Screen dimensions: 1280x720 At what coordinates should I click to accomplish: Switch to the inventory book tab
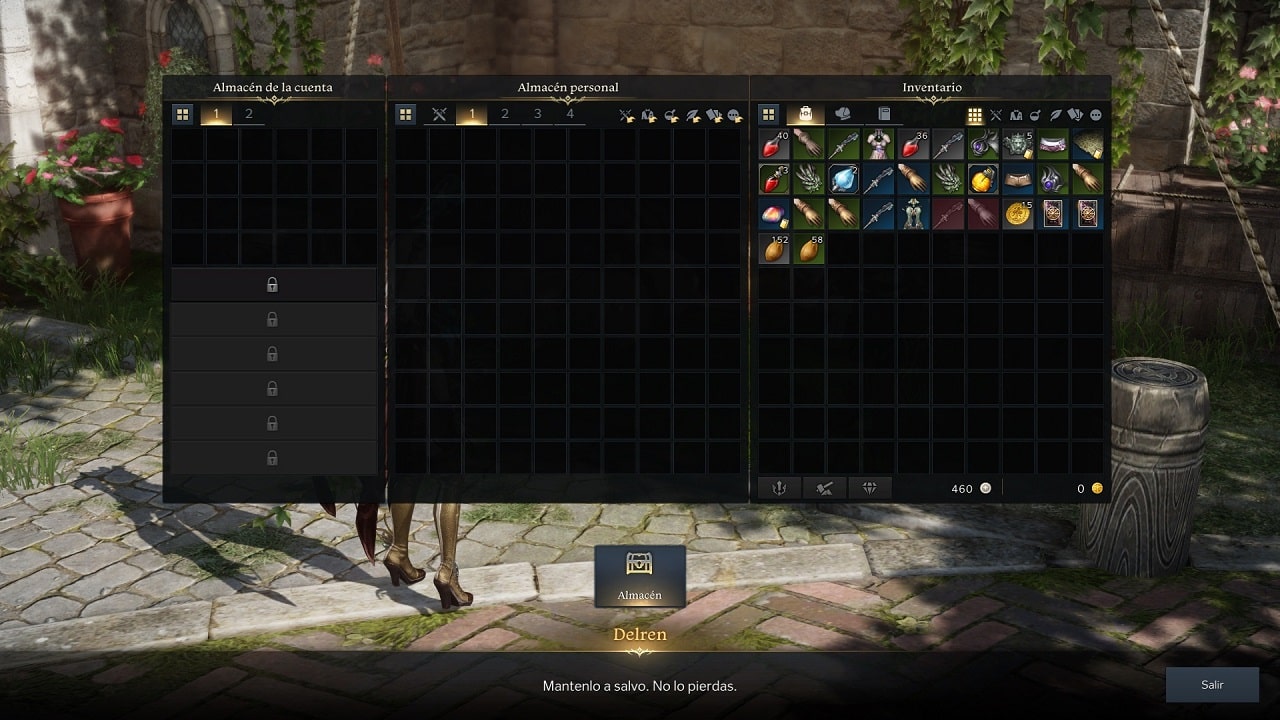884,114
